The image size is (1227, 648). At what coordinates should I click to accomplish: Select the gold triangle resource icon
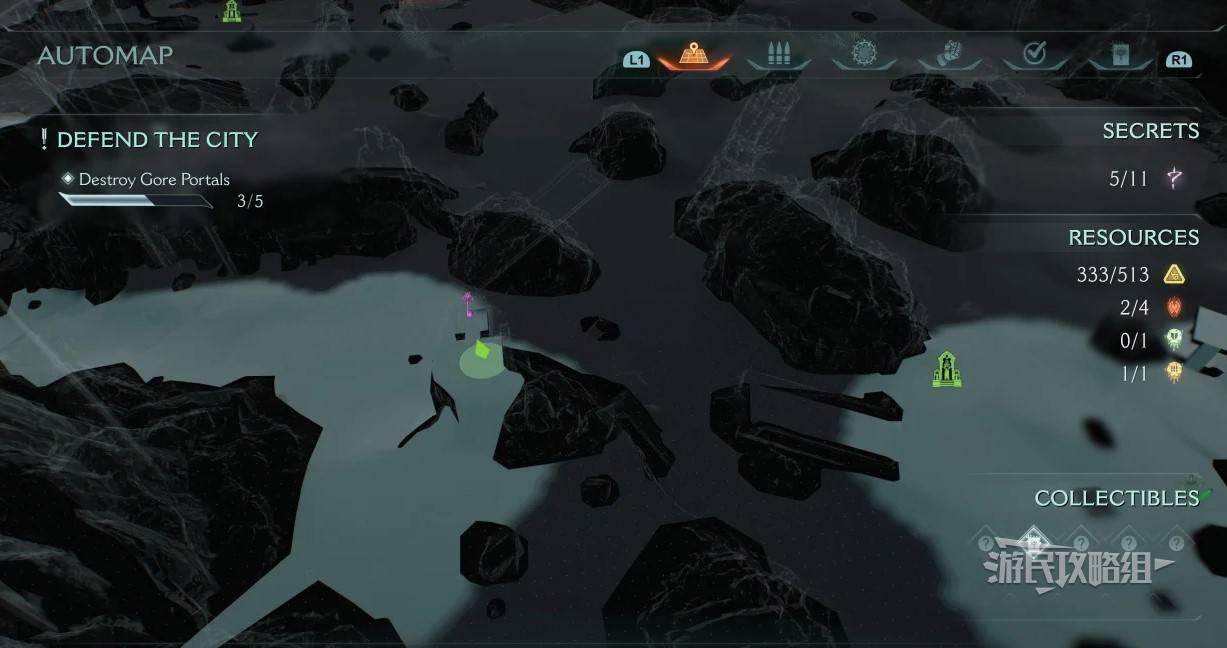pos(1174,274)
